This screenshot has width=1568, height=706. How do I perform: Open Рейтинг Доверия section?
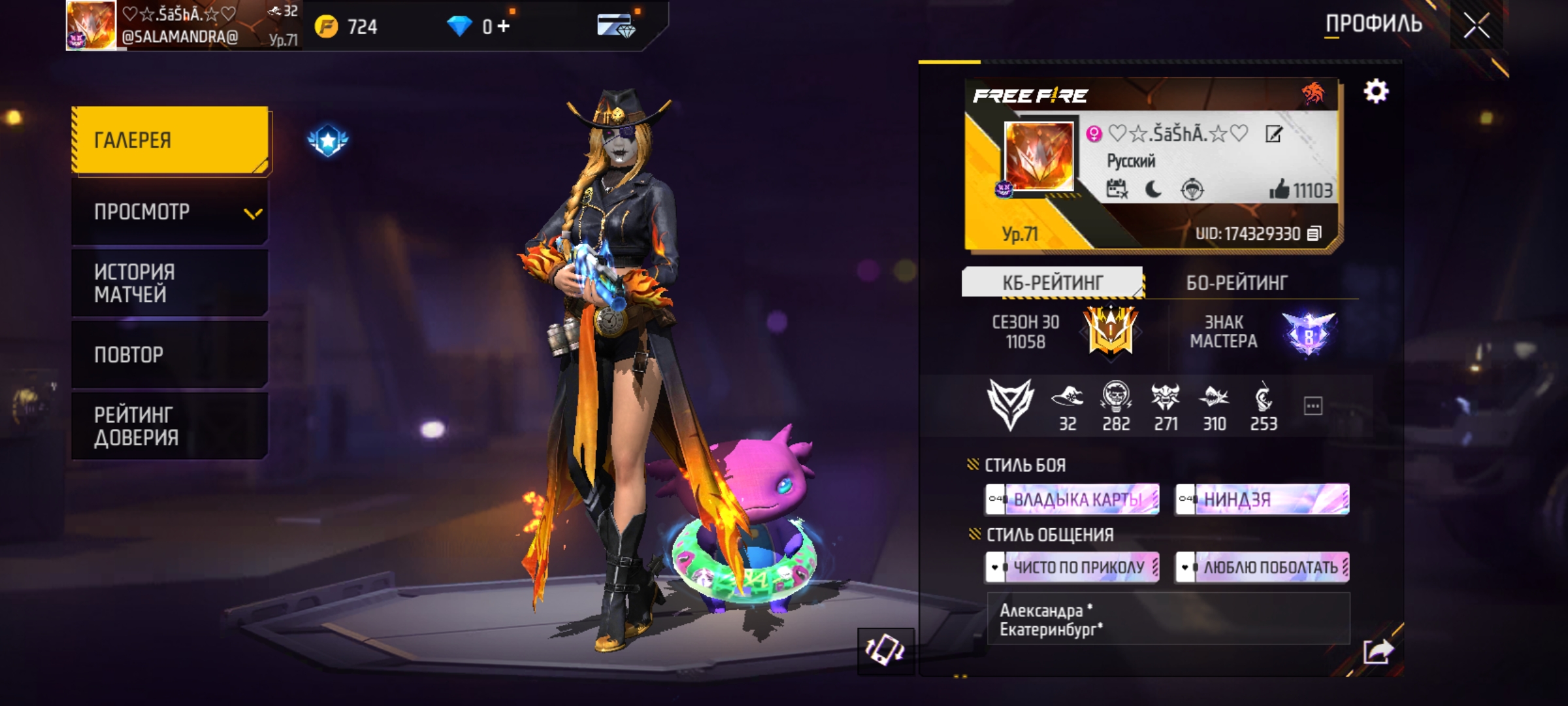pos(170,426)
